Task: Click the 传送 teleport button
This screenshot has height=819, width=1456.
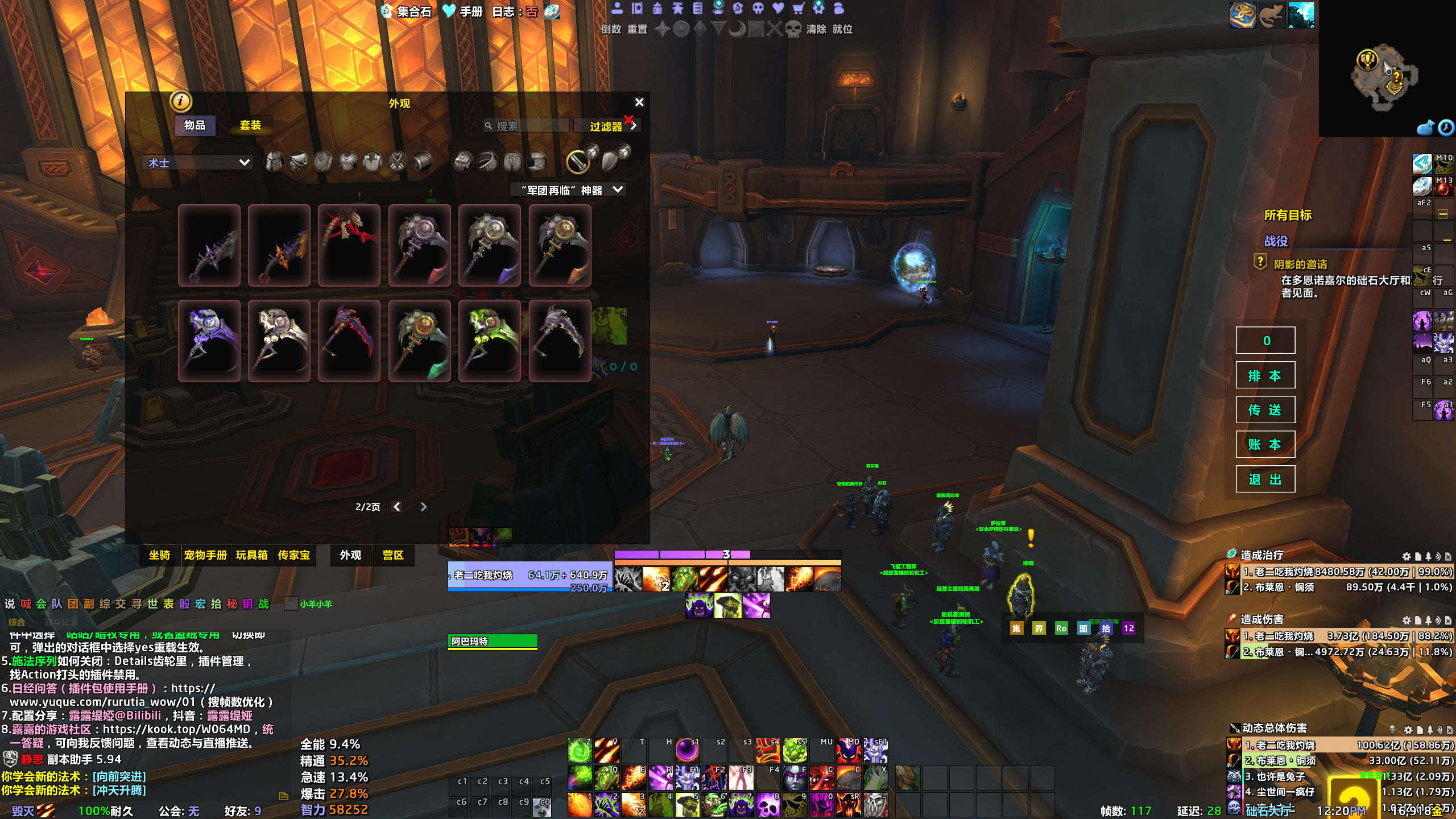Action: 1265,410
